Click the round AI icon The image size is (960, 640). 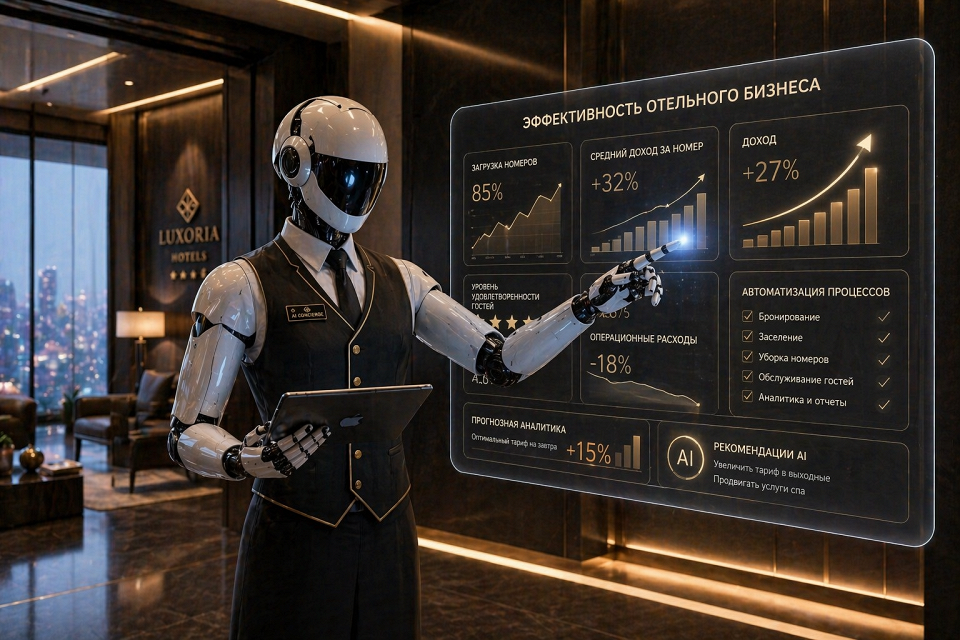coord(685,456)
